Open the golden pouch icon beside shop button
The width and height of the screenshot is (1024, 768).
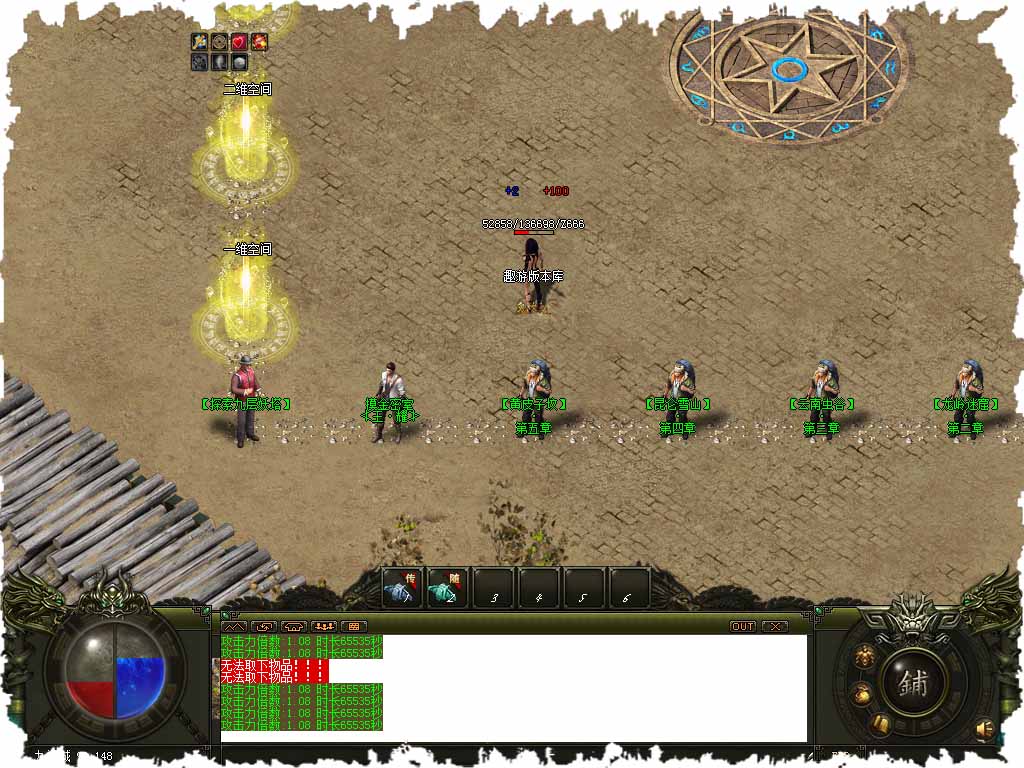tap(860, 693)
